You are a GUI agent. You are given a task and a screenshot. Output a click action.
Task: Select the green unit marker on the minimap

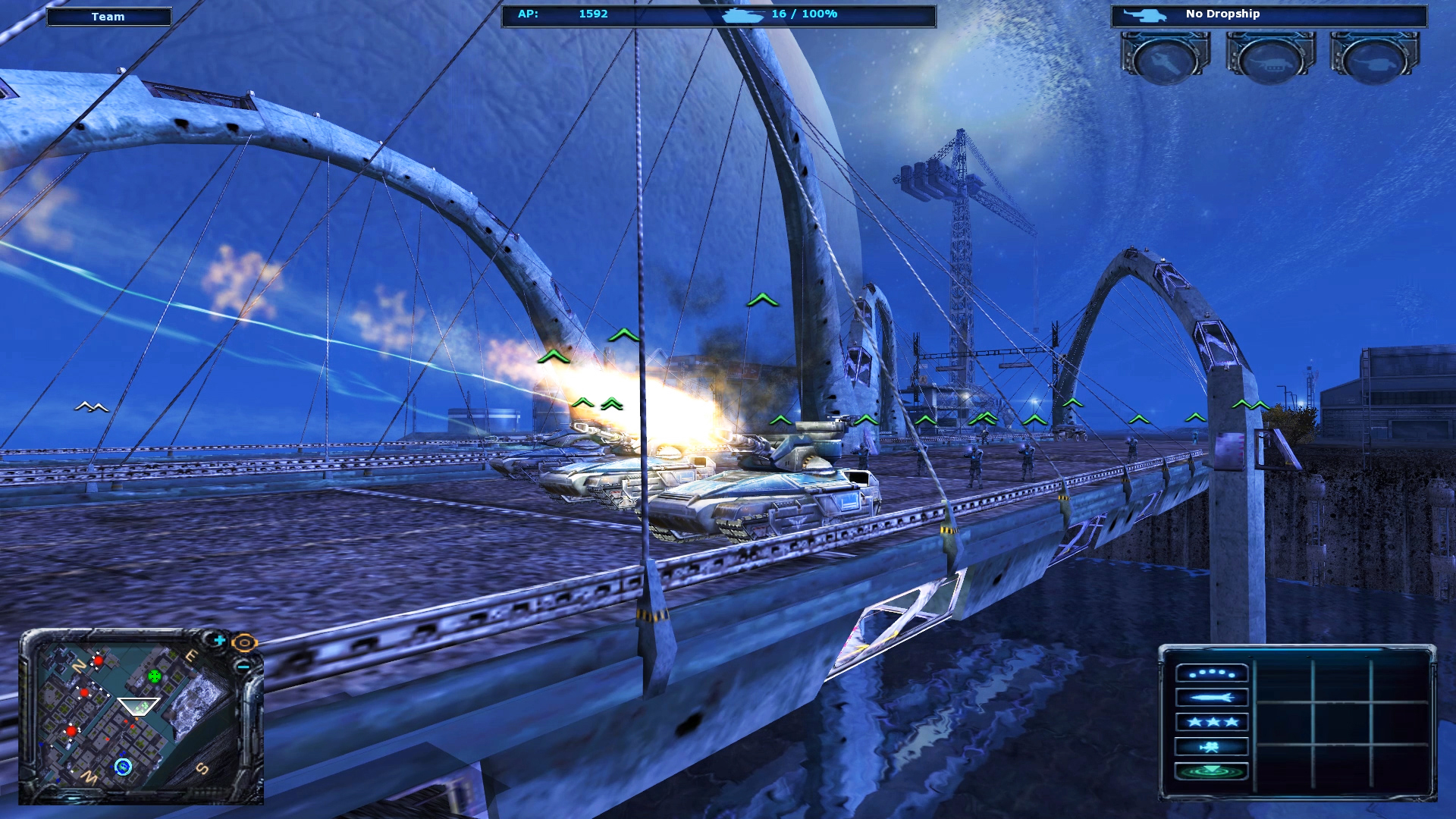click(154, 676)
